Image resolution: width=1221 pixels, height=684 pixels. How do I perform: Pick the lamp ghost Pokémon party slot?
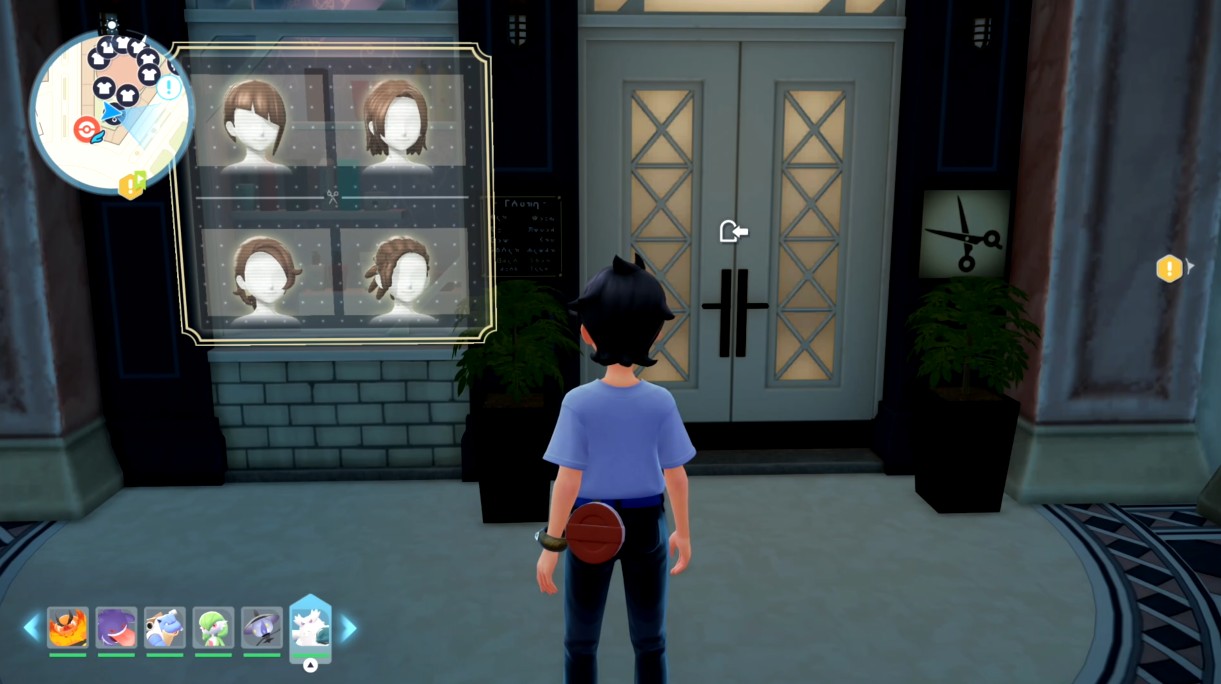pyautogui.click(x=261, y=628)
